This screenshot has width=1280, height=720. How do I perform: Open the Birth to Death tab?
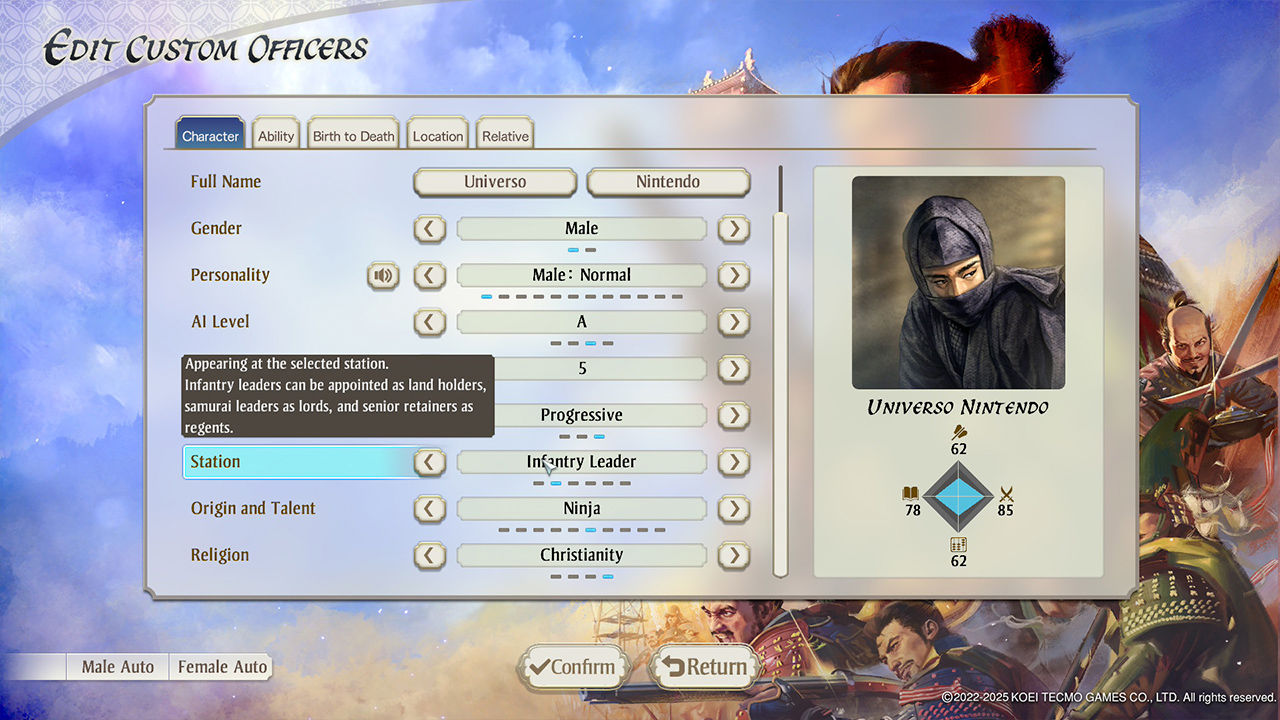point(354,136)
